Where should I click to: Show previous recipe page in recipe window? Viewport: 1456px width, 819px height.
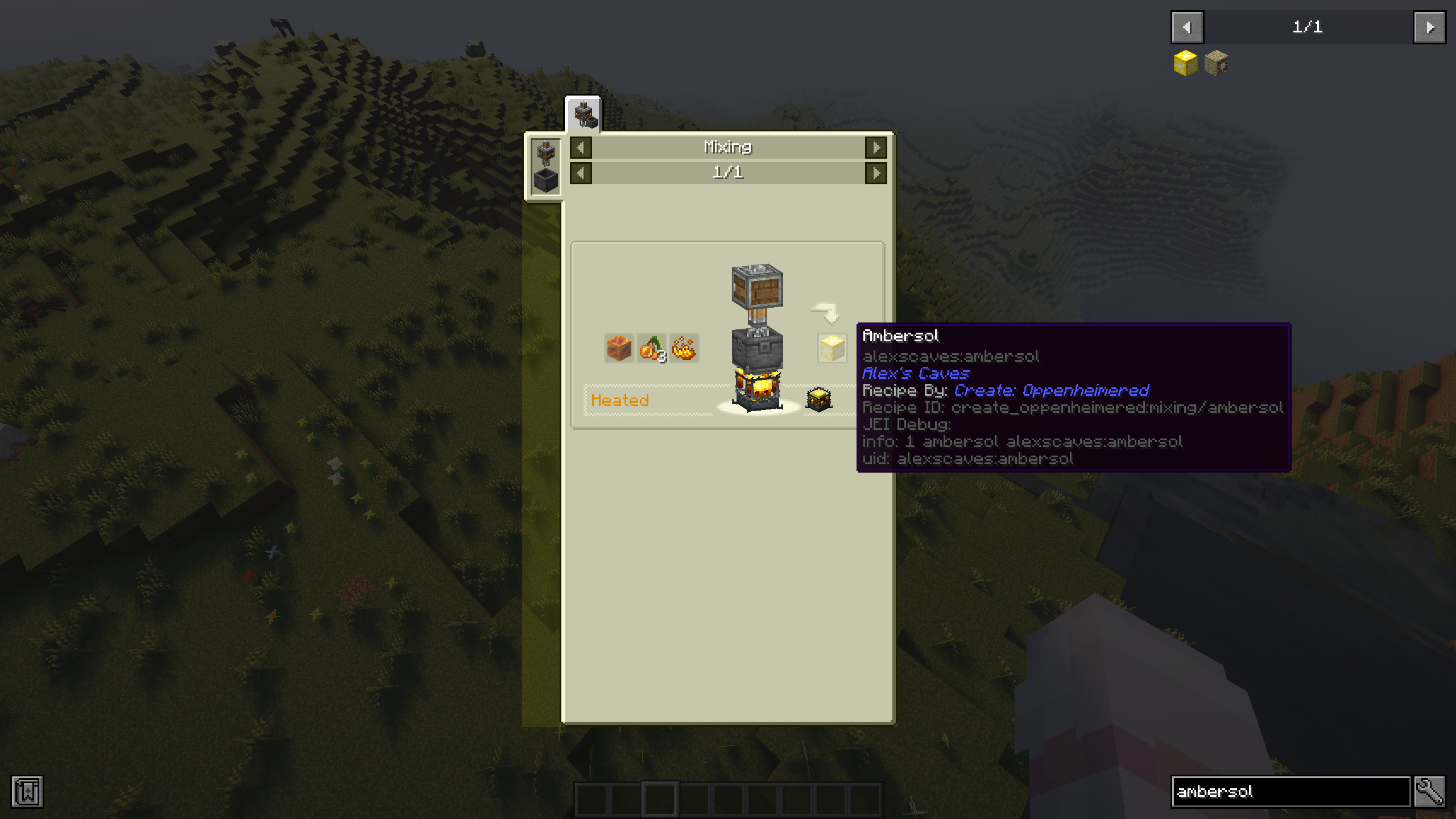[581, 173]
